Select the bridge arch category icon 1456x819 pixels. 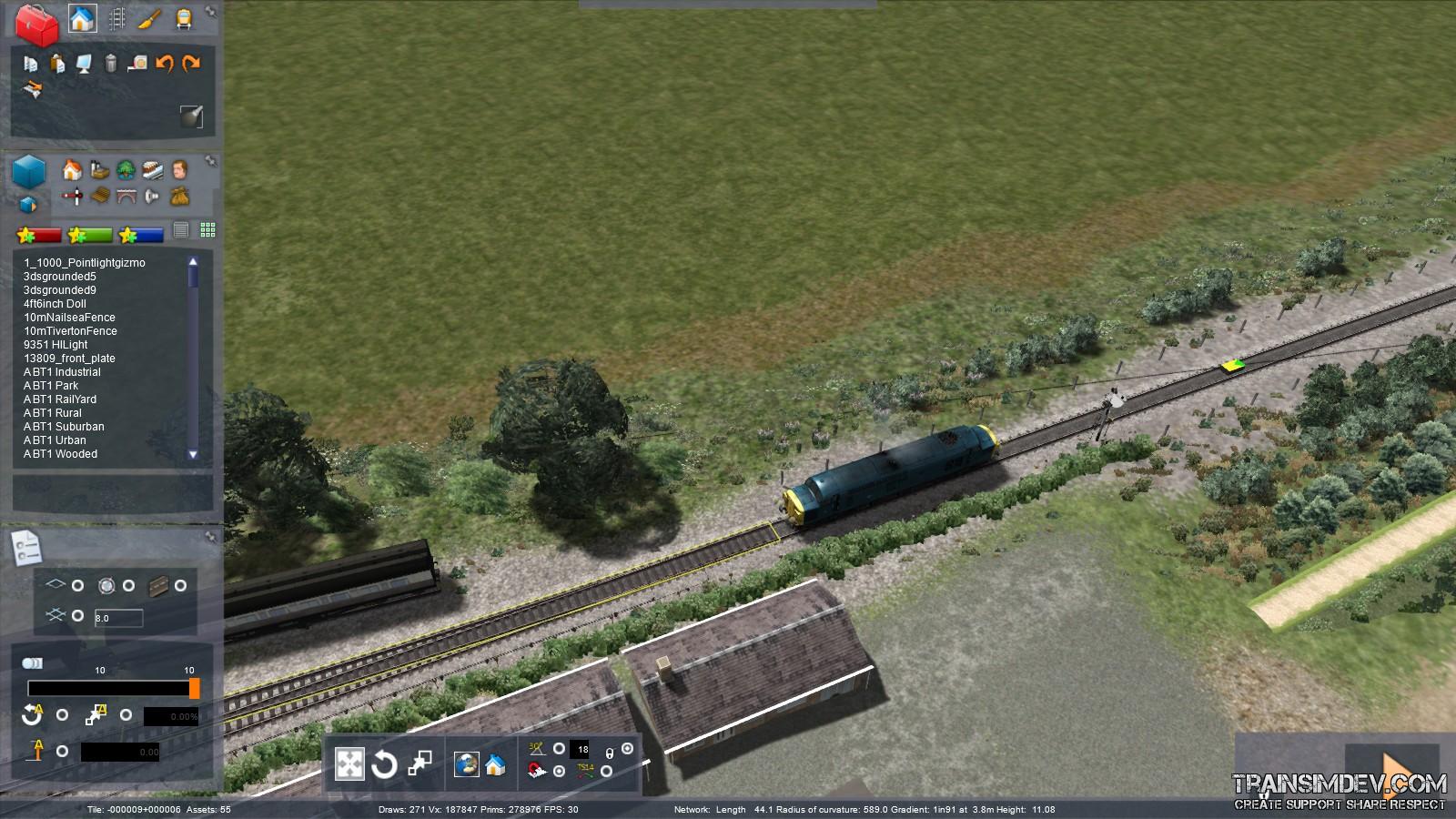(126, 196)
